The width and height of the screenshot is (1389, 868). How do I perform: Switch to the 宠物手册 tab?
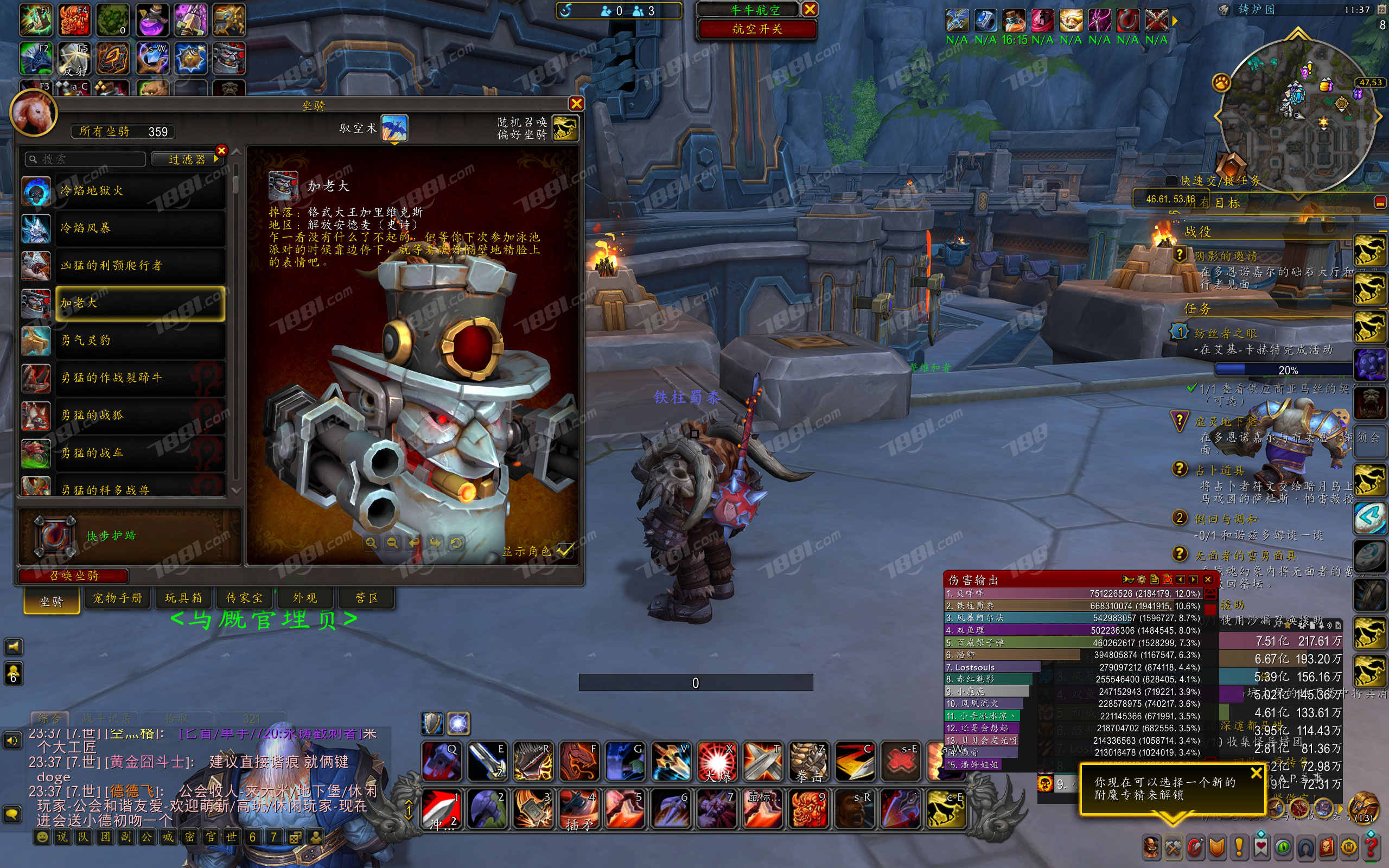pos(118,598)
